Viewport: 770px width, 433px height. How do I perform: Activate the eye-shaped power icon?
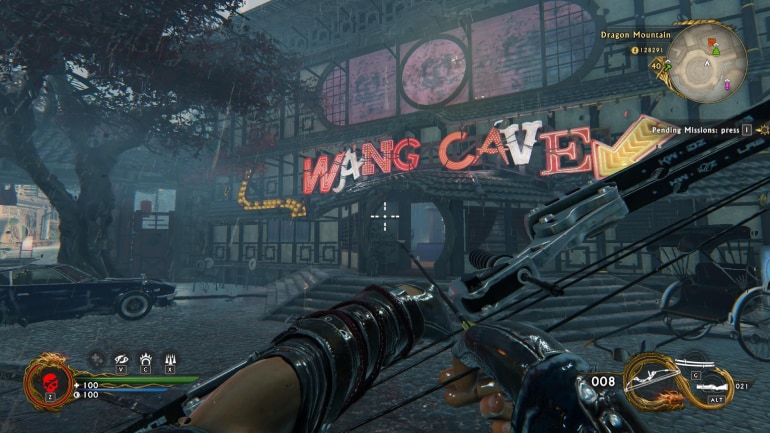[121, 358]
